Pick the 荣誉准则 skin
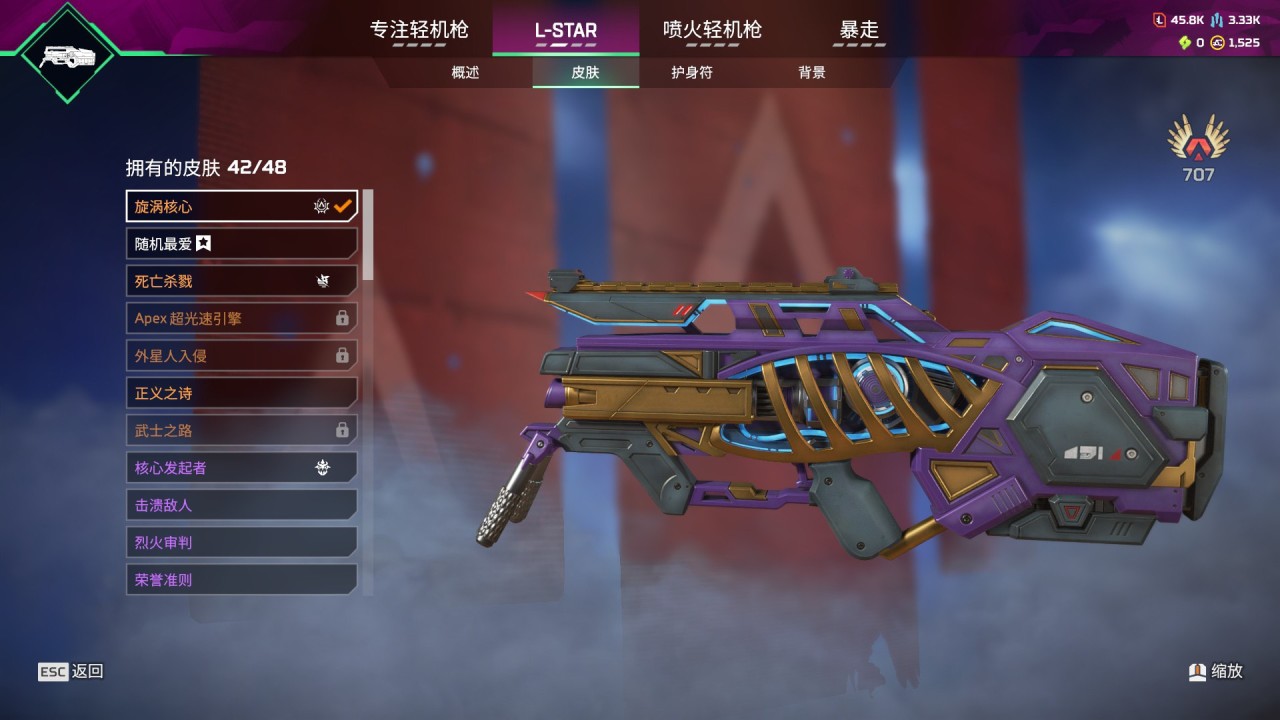1280x720 pixels. coord(241,579)
